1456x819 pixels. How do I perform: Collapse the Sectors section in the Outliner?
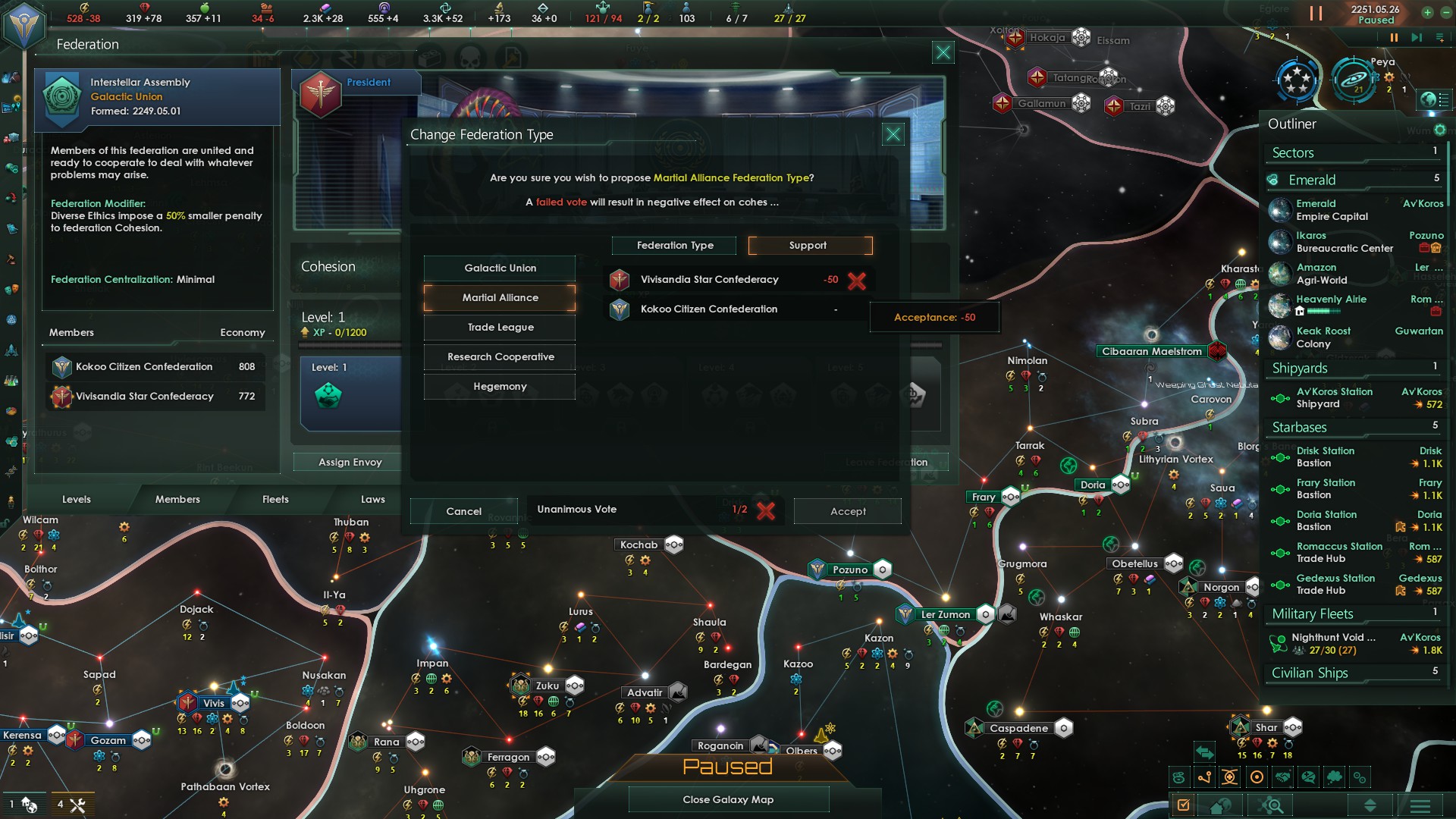pyautogui.click(x=1294, y=152)
